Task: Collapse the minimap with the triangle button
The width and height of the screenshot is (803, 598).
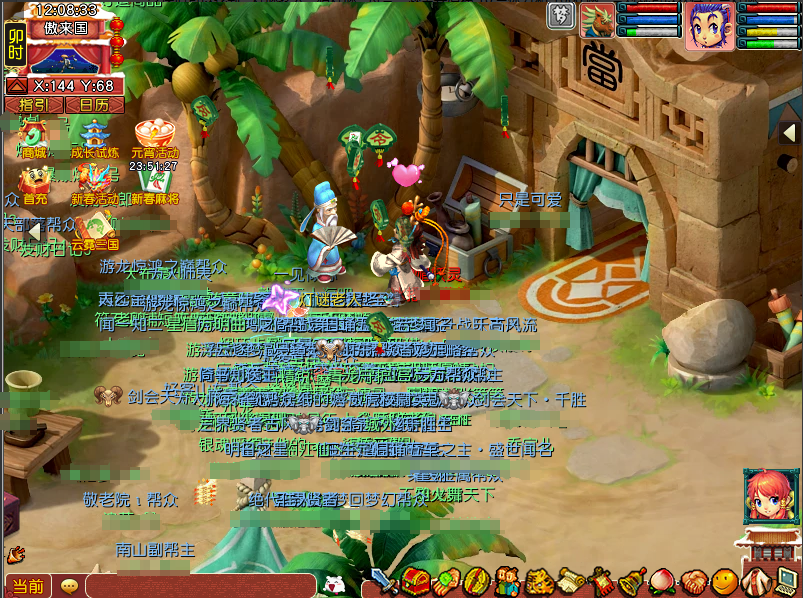Action: (x=17, y=86)
